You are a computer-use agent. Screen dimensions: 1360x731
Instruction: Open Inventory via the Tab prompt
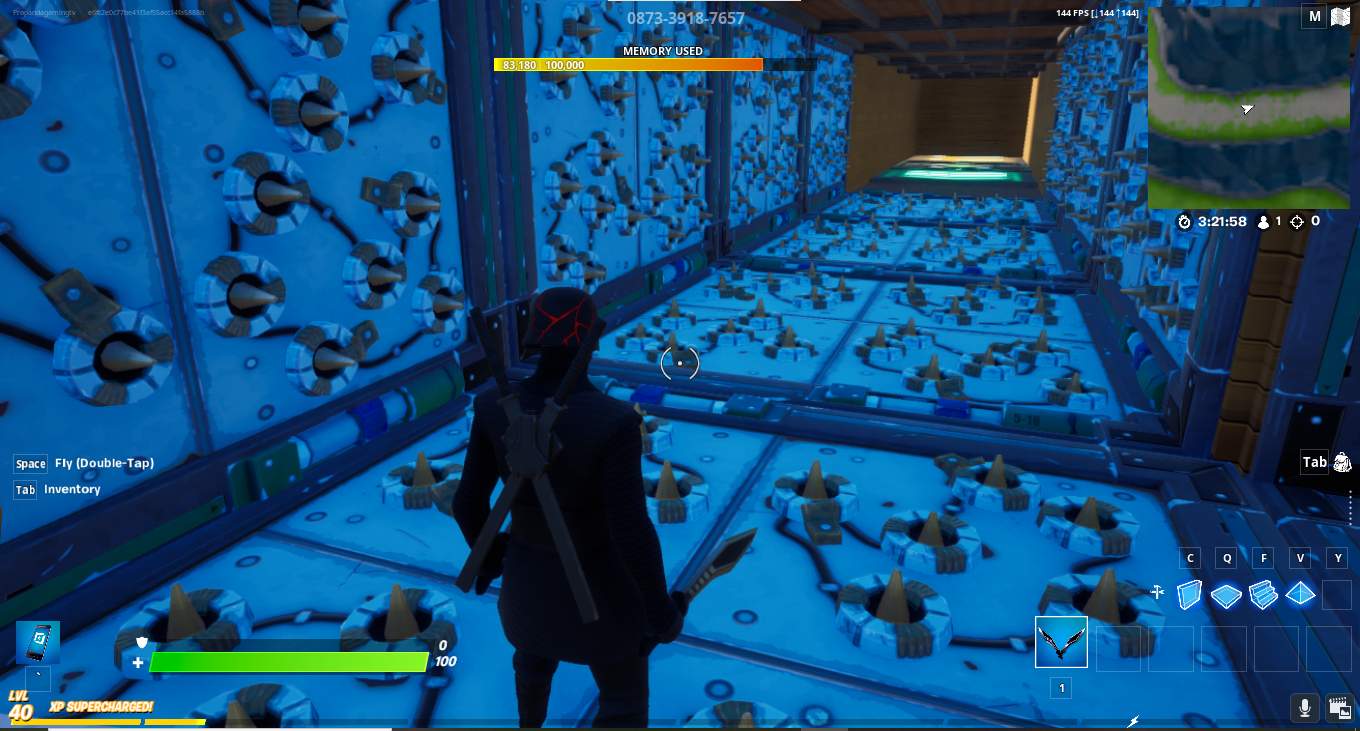coord(25,489)
